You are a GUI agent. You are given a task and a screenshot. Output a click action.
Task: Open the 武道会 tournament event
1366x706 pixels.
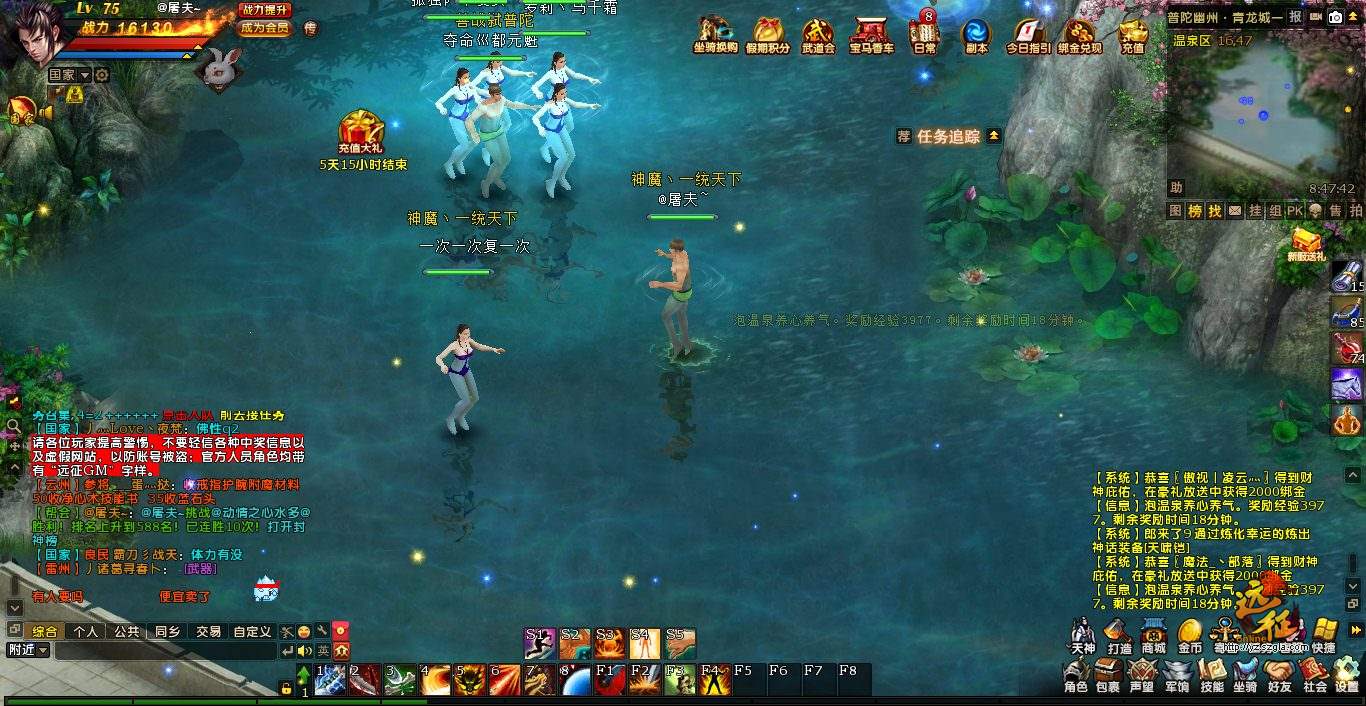817,33
